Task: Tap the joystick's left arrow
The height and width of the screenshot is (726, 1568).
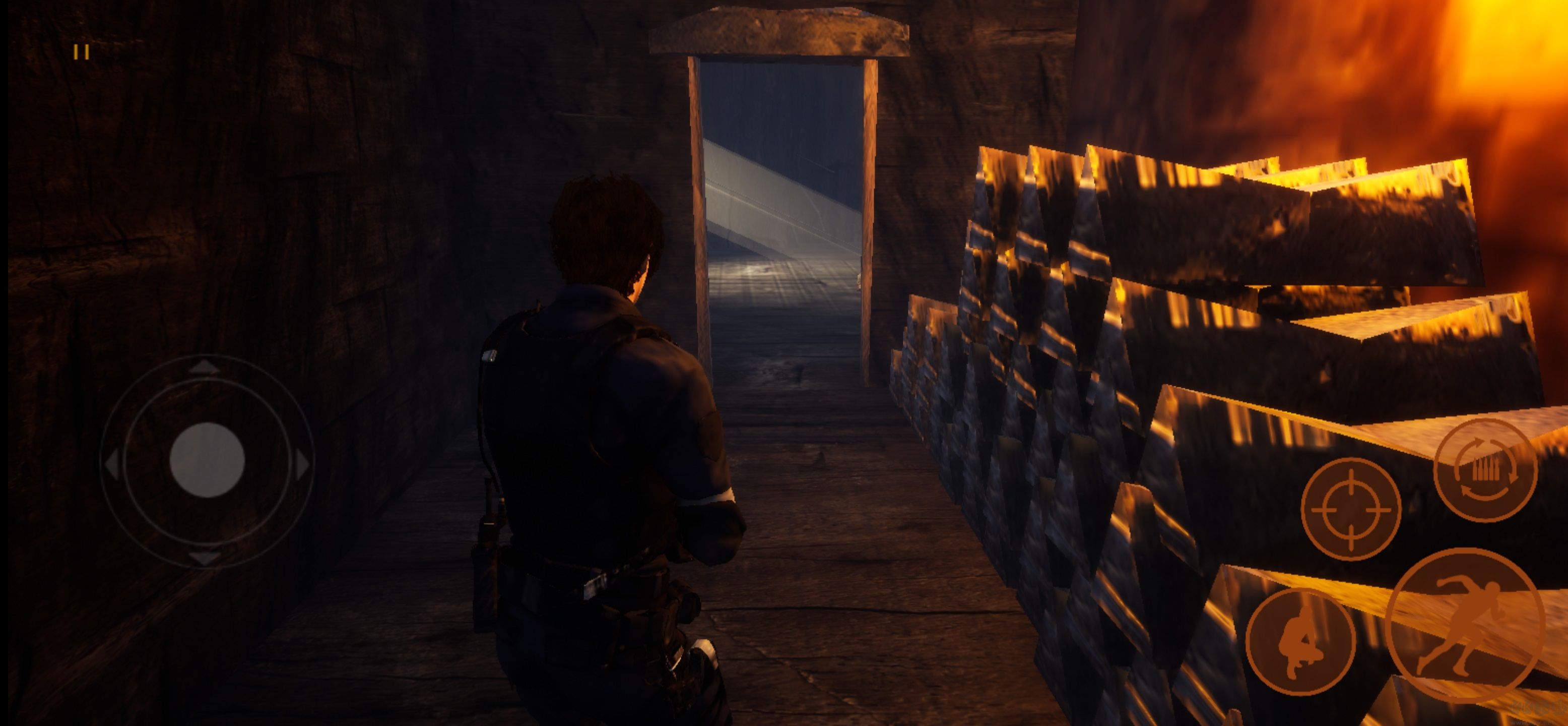Action: pyautogui.click(x=112, y=465)
